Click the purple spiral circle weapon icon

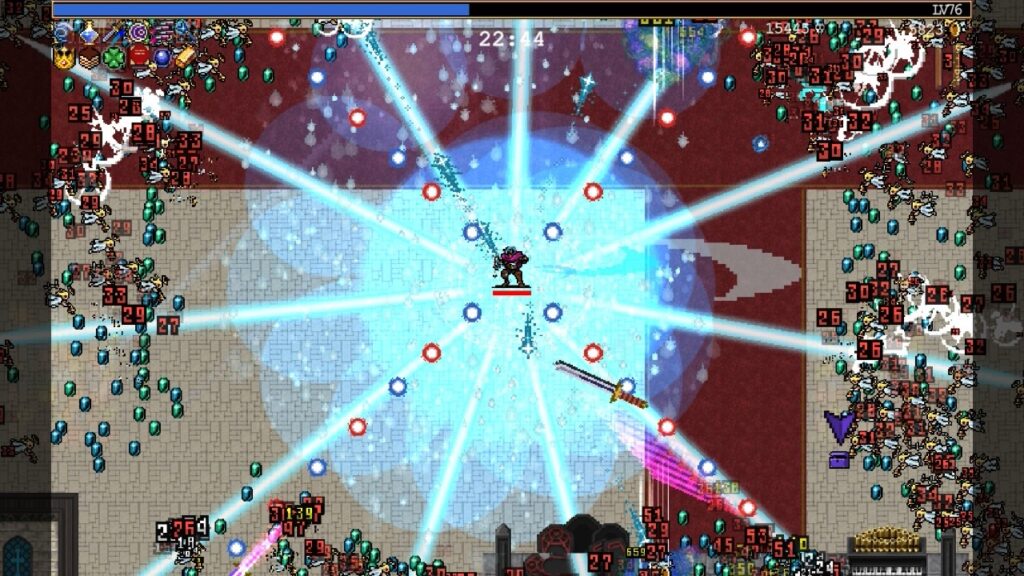click(138, 33)
